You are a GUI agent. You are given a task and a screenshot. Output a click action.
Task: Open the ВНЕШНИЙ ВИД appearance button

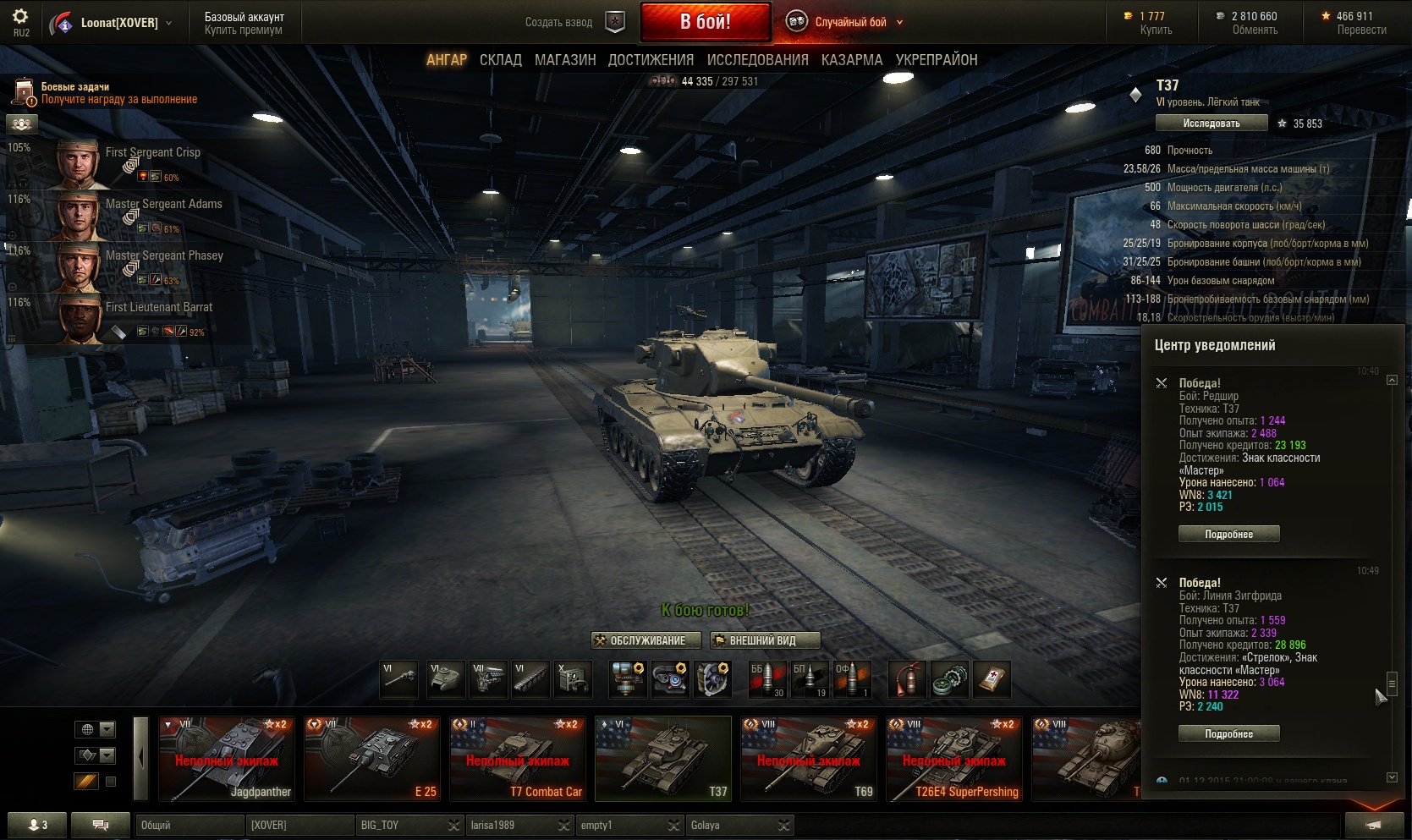(x=764, y=640)
